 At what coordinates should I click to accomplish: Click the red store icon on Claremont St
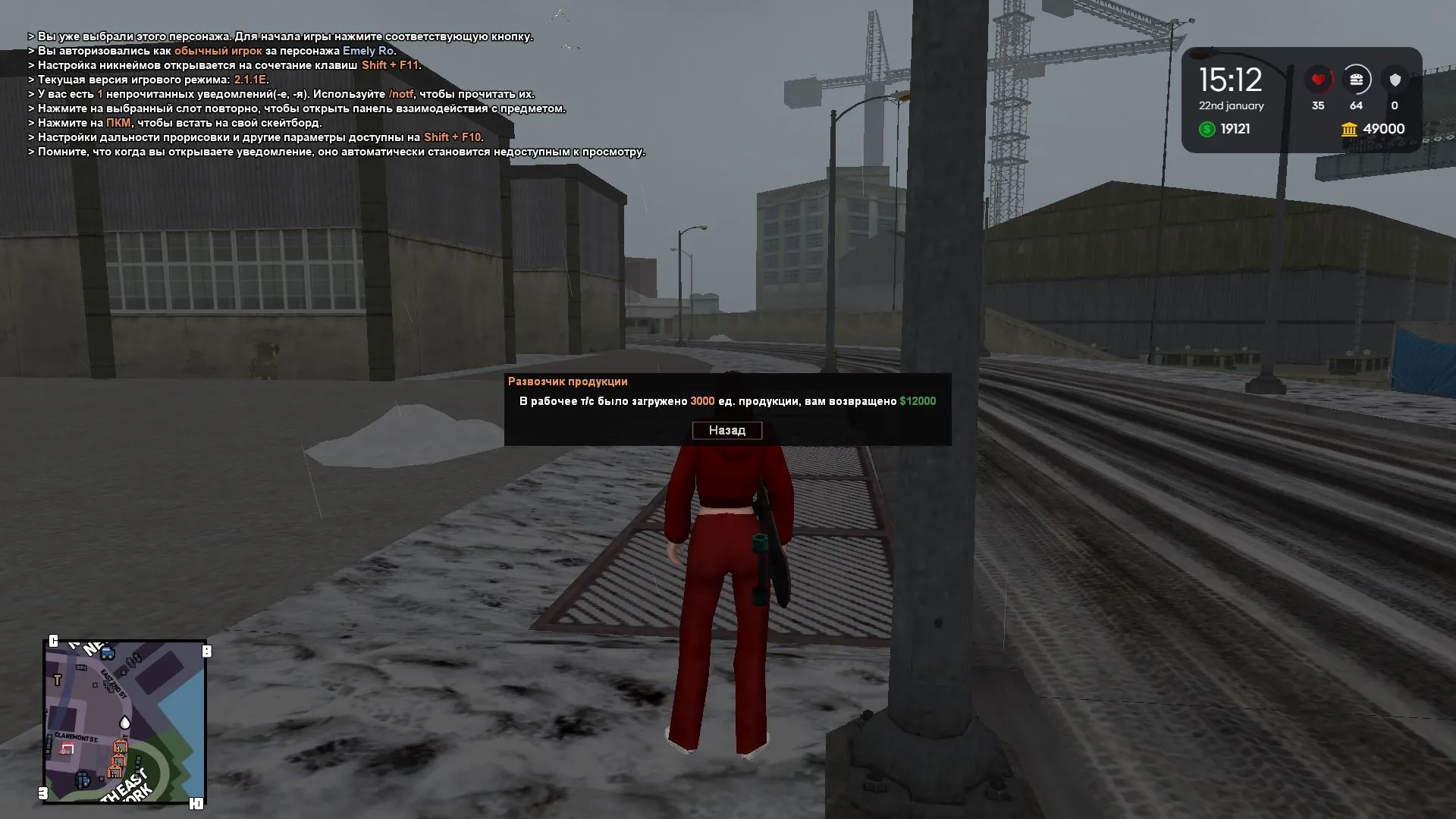(x=67, y=748)
